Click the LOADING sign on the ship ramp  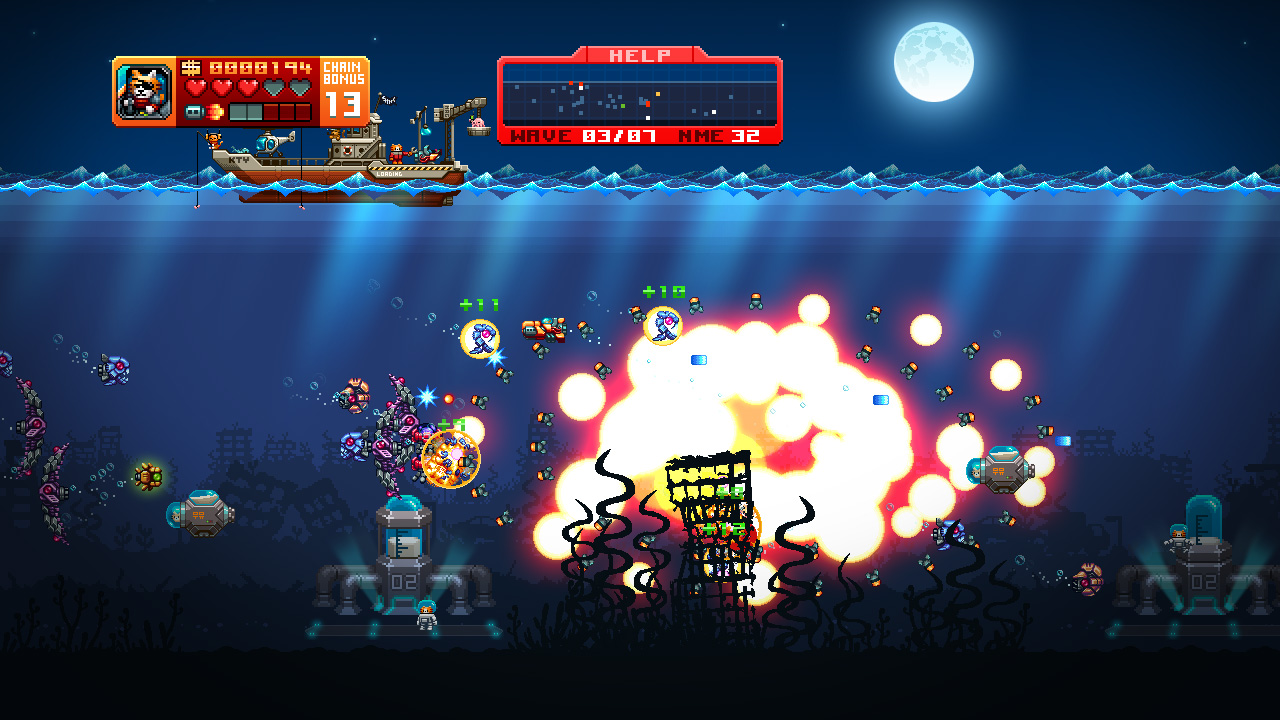(x=389, y=173)
